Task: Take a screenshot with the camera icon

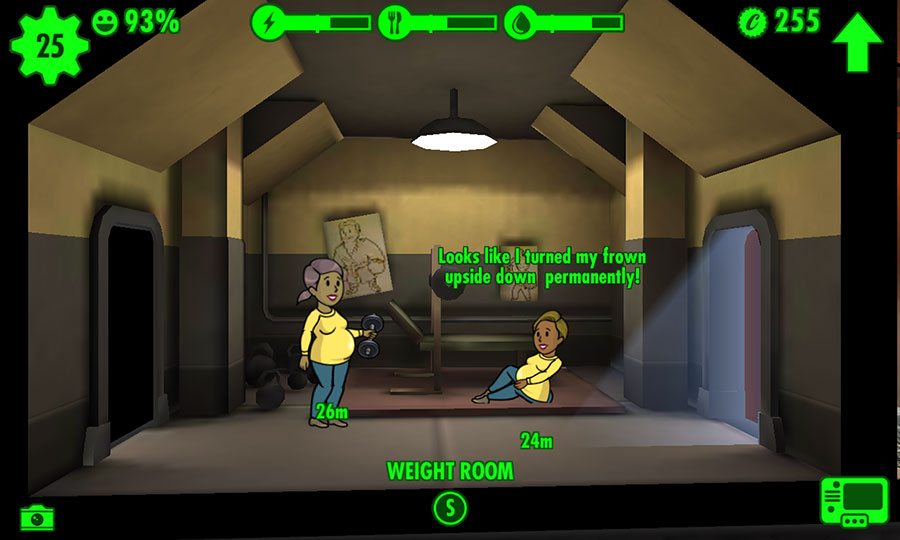Action: coord(38,517)
